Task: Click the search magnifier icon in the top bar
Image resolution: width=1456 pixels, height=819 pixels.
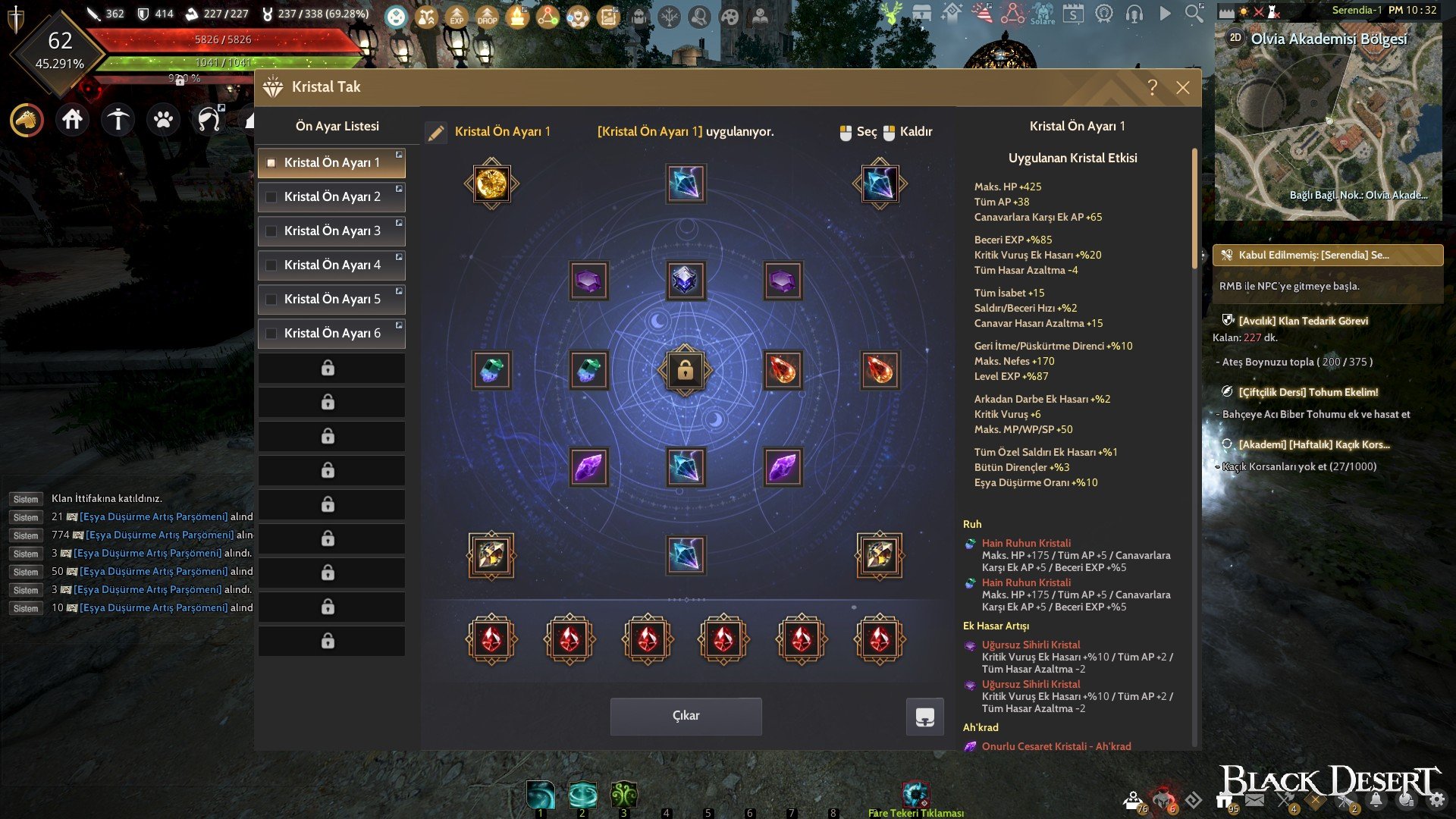Action: tap(1194, 13)
